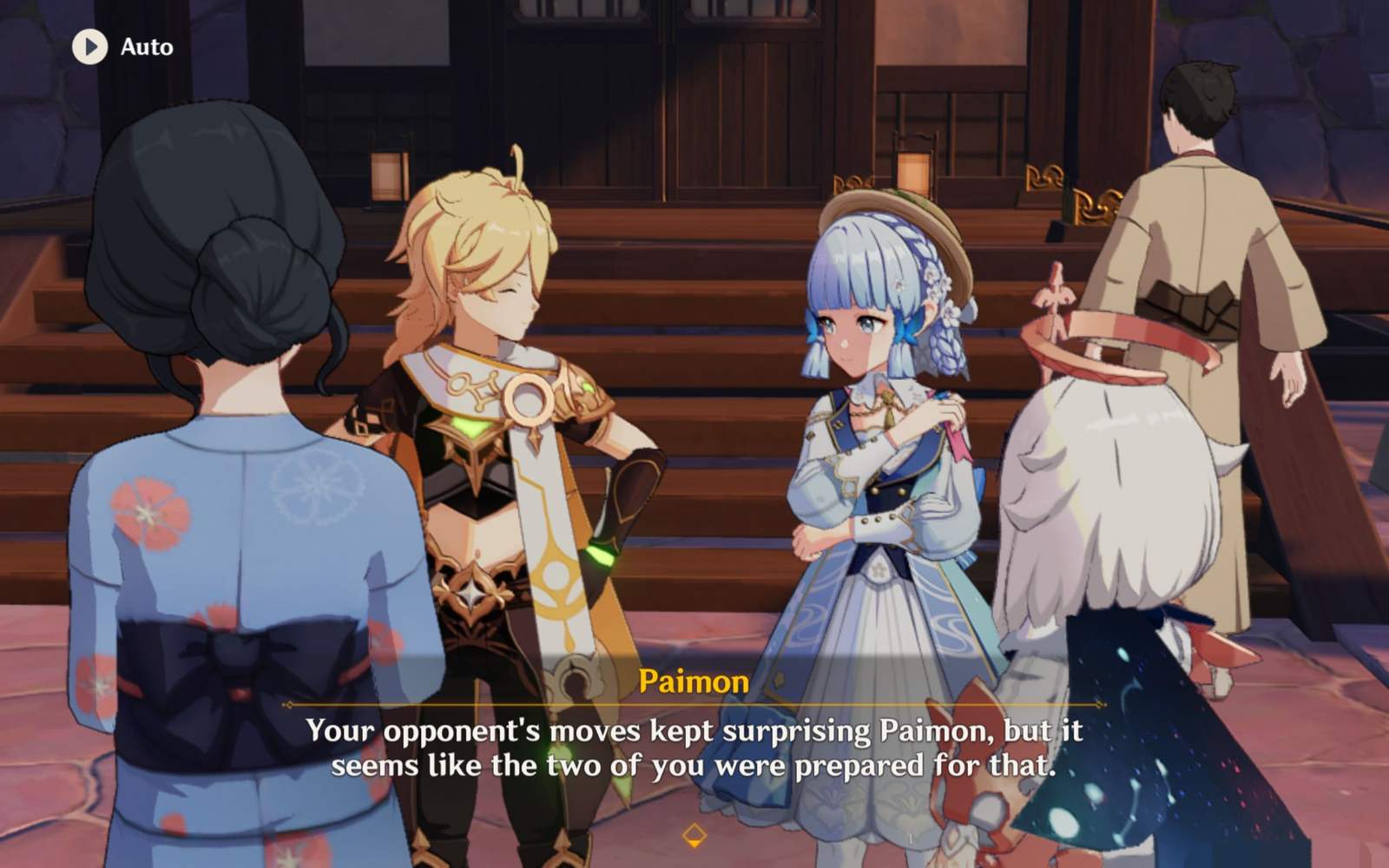Advance the dialogue by clicking its text
The width and height of the screenshot is (1389, 868).
pos(694,746)
